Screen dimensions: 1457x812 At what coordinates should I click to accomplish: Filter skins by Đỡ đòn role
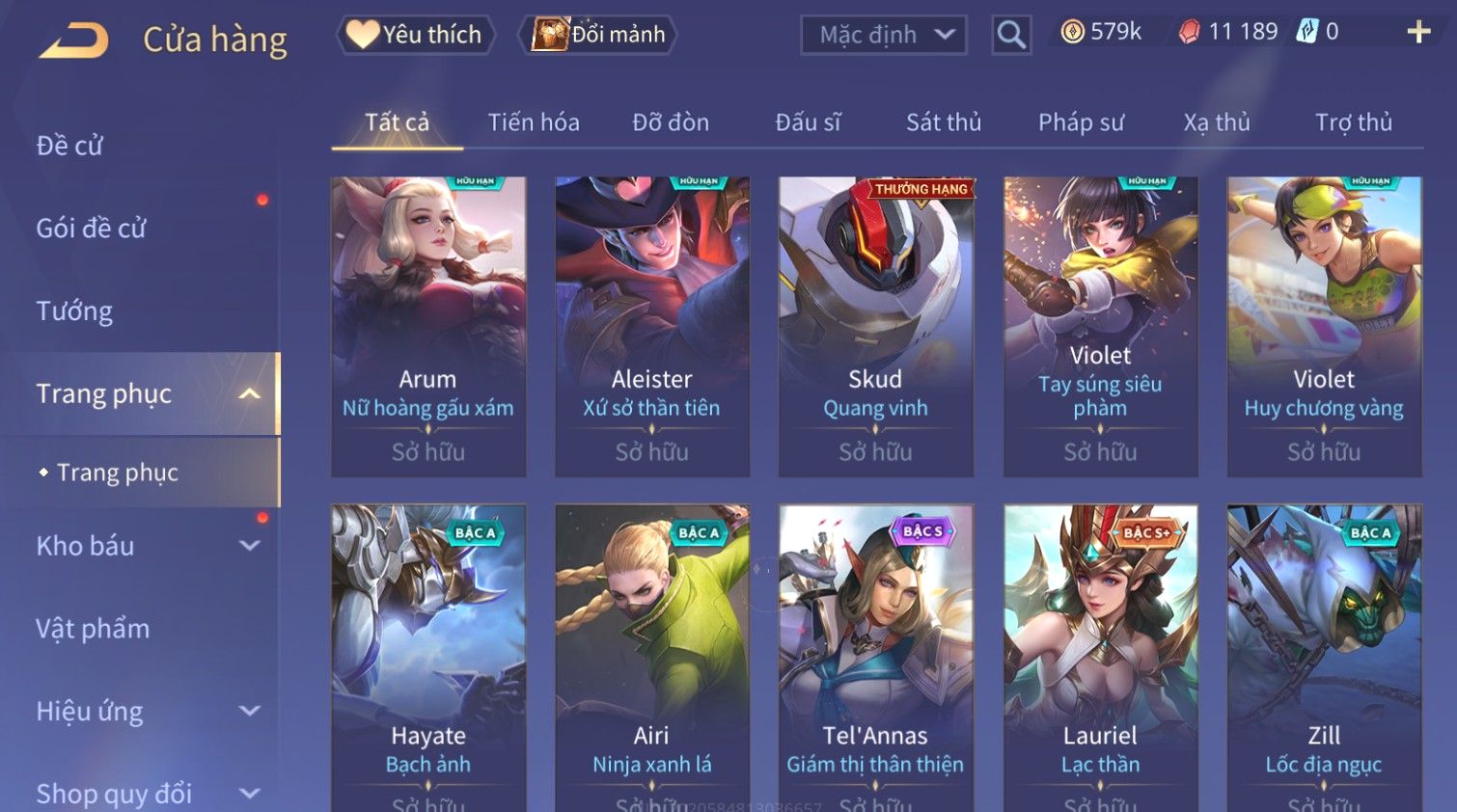671,122
